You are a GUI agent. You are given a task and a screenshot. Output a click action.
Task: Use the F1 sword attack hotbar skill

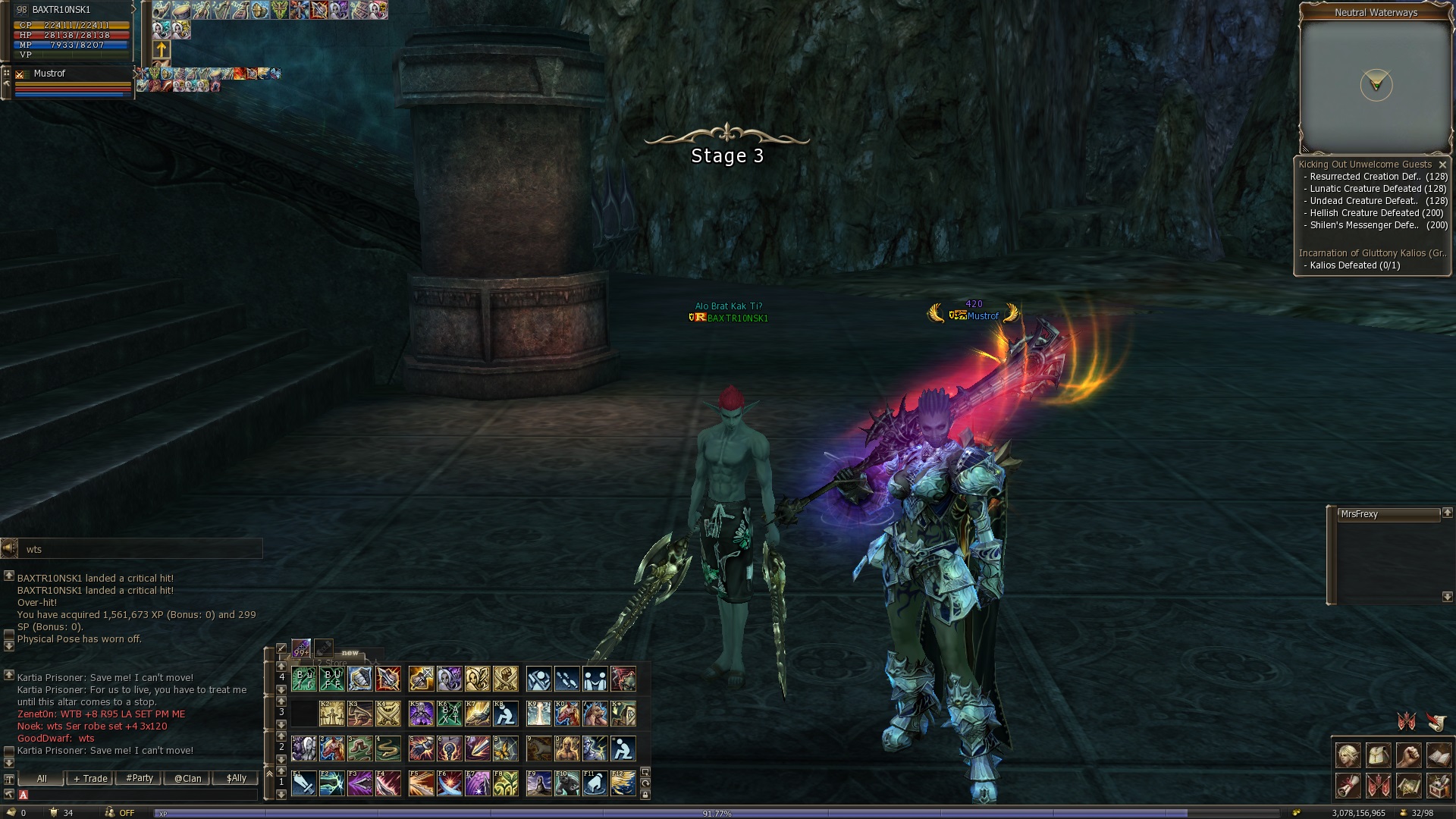pos(303,783)
